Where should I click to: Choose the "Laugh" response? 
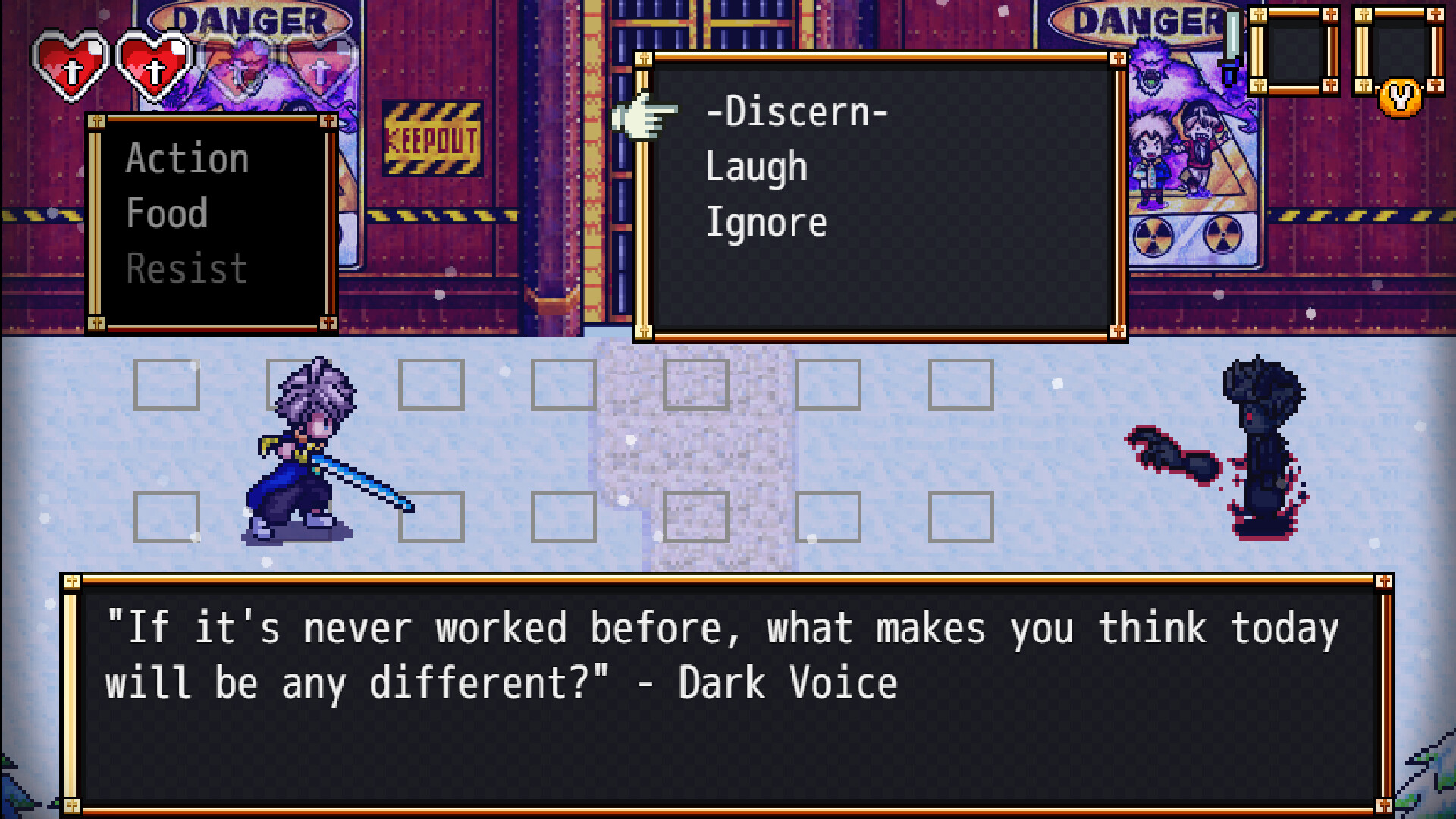(755, 166)
